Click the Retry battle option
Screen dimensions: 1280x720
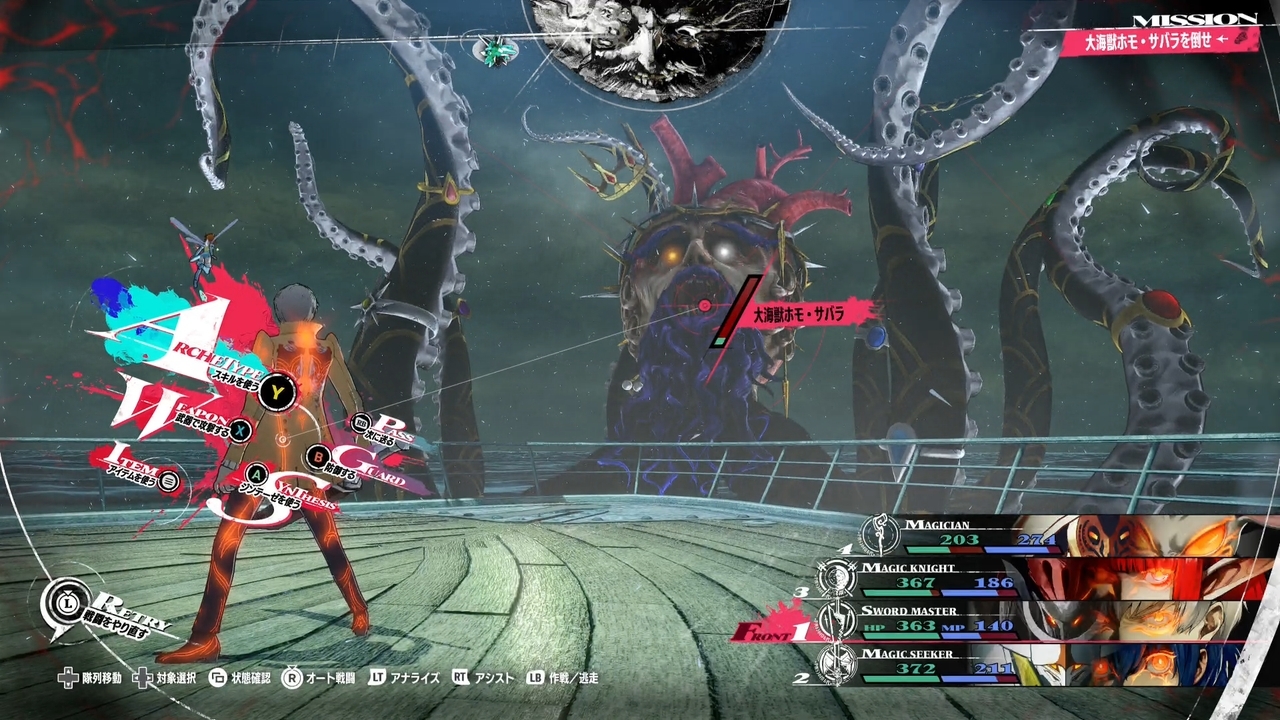click(x=64, y=603)
